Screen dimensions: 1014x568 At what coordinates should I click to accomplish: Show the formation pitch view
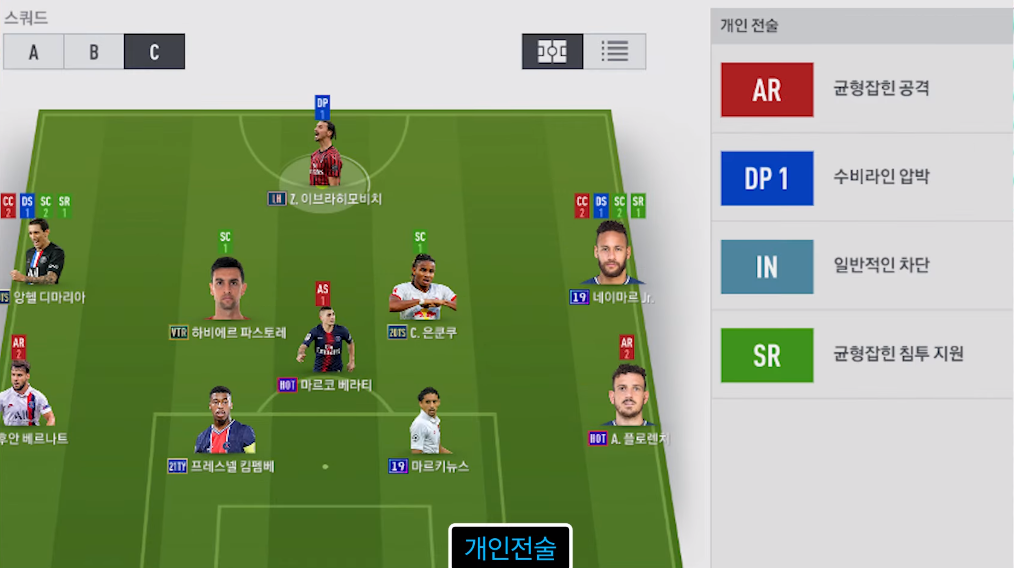(552, 52)
